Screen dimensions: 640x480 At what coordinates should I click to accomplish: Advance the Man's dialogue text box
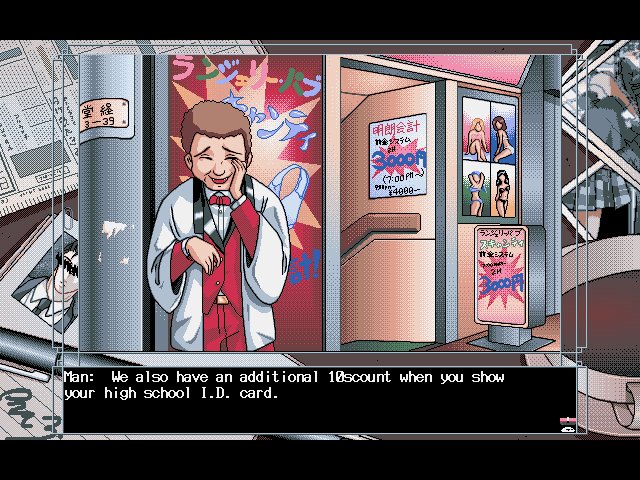(310, 400)
